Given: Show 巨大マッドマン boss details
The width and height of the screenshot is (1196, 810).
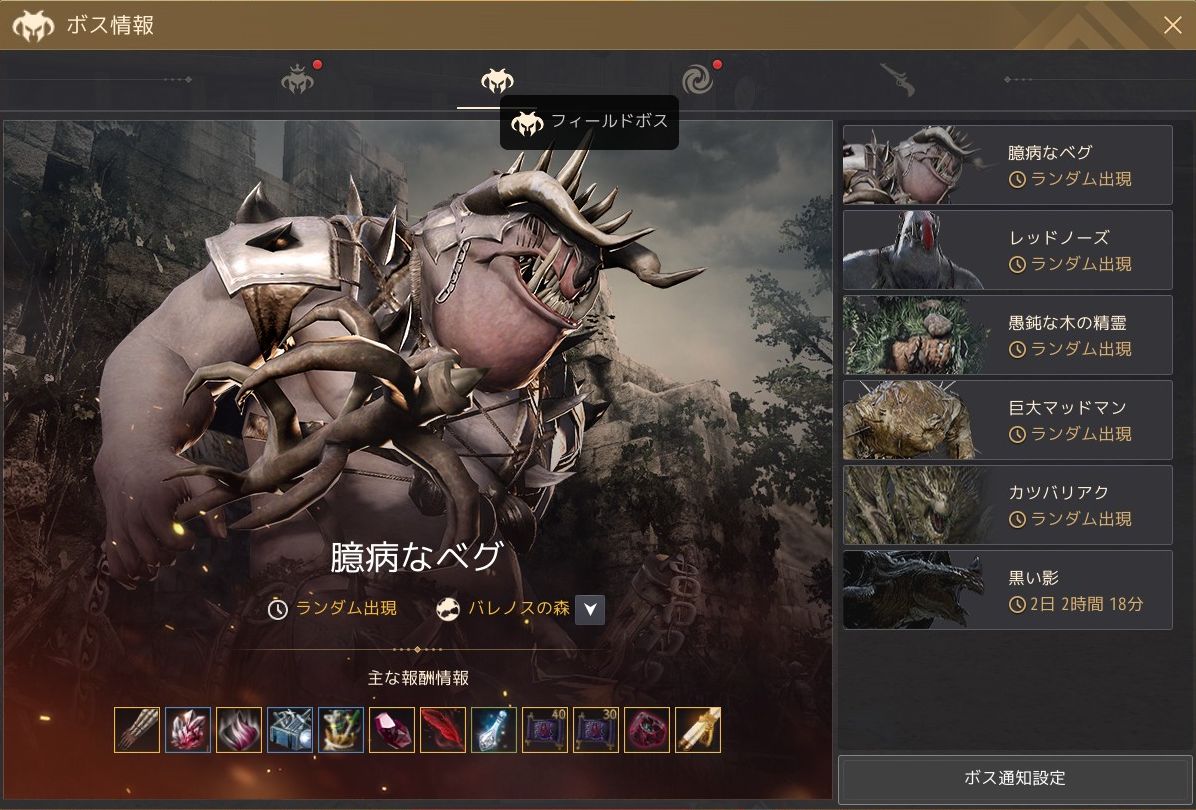Looking at the screenshot, I should coord(1007,420).
